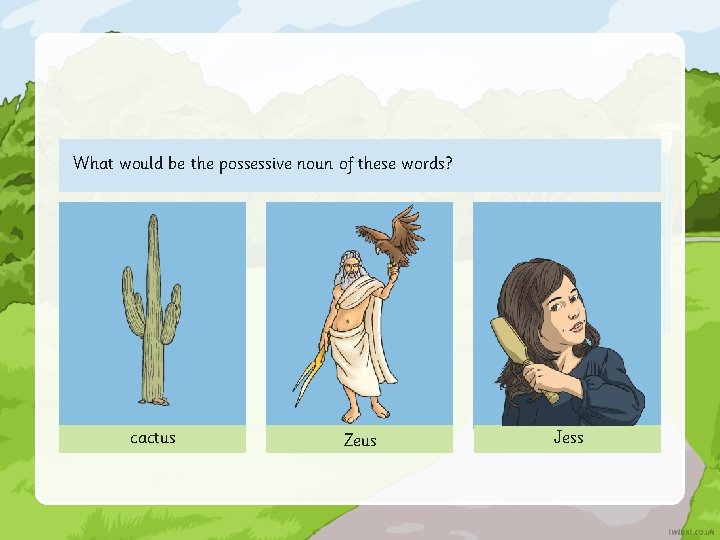
Task: Select the cactus picture card
Action: click(x=152, y=314)
